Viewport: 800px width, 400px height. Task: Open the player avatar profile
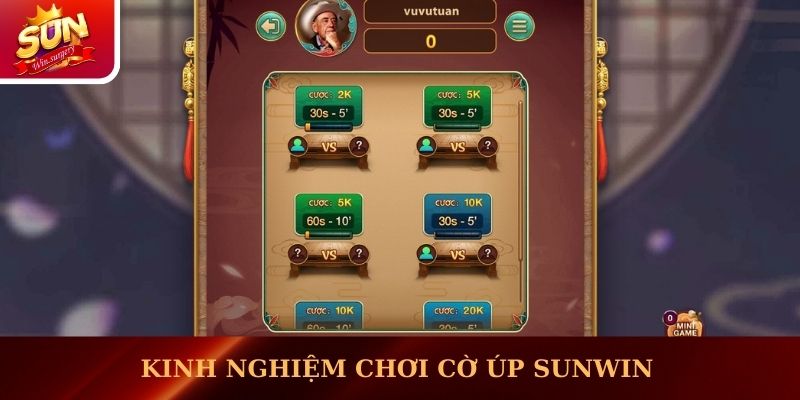click(329, 26)
